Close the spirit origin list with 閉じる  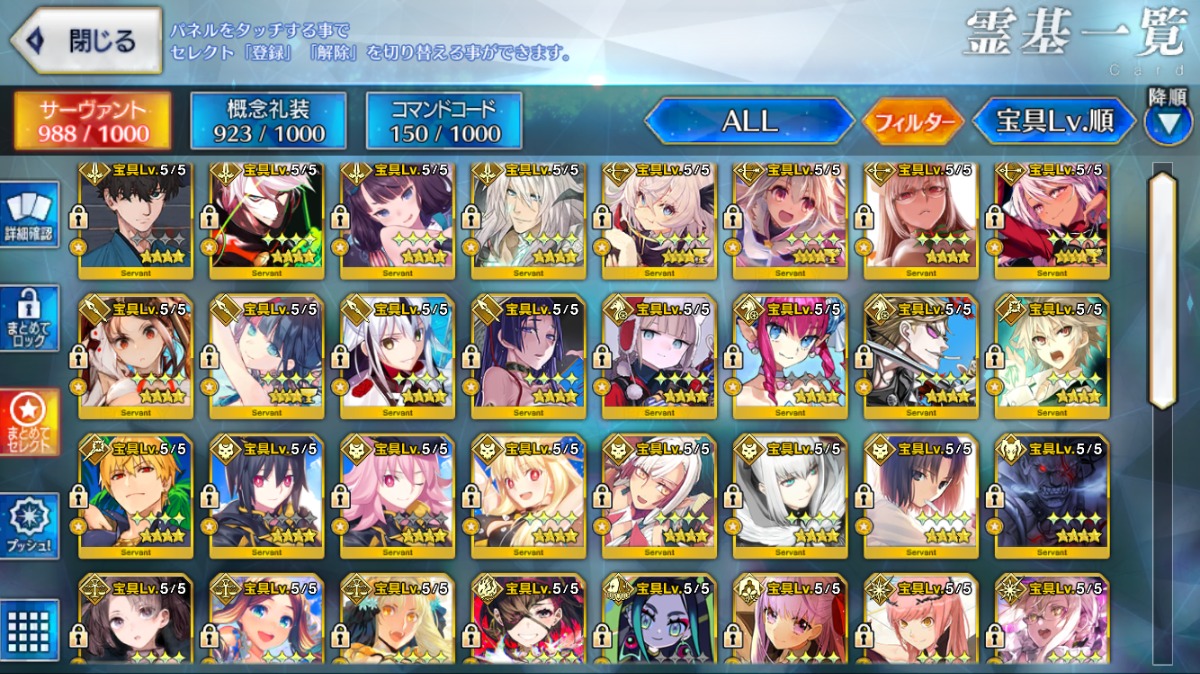(86, 41)
